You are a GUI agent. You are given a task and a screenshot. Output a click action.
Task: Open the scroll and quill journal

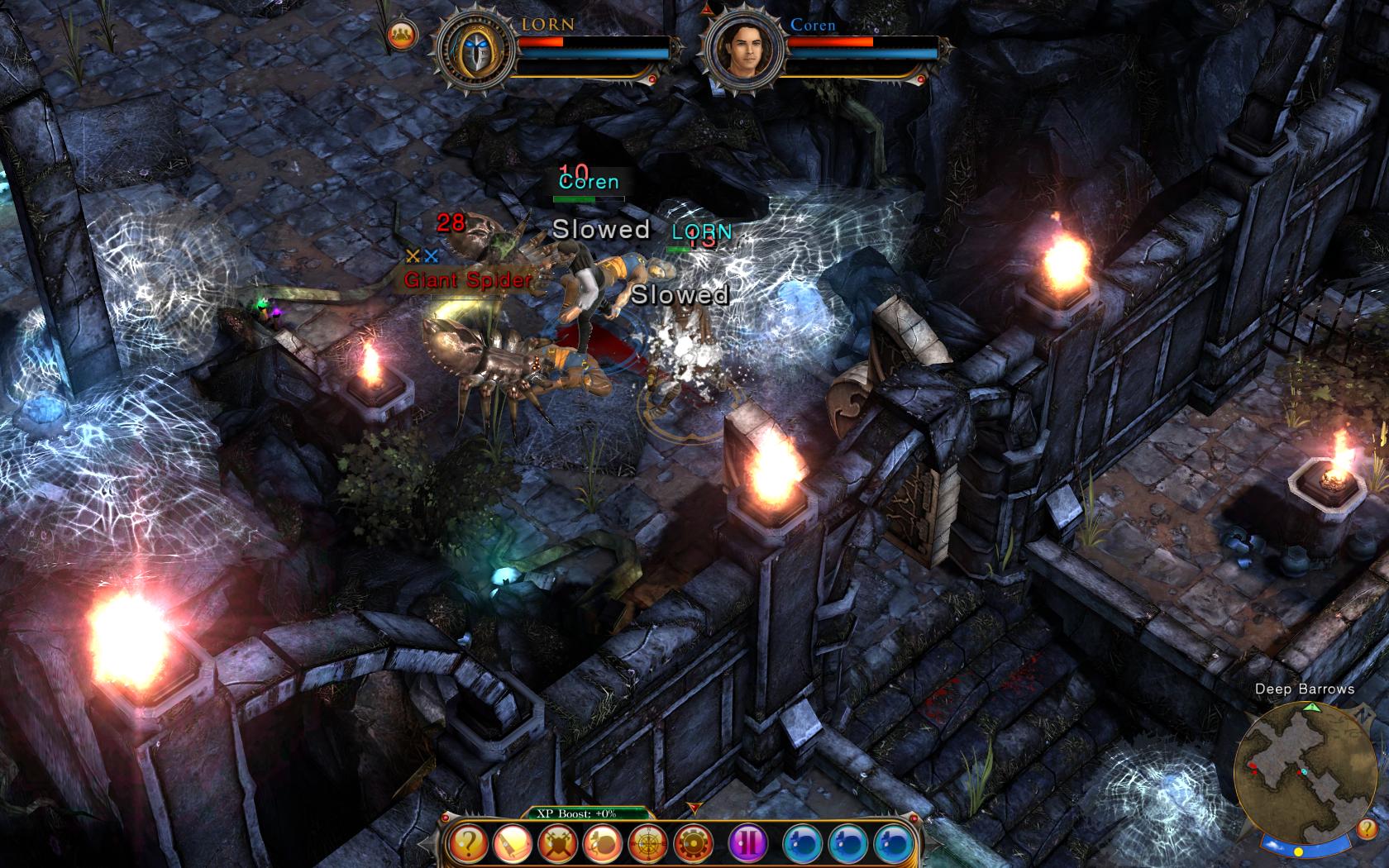[513, 844]
